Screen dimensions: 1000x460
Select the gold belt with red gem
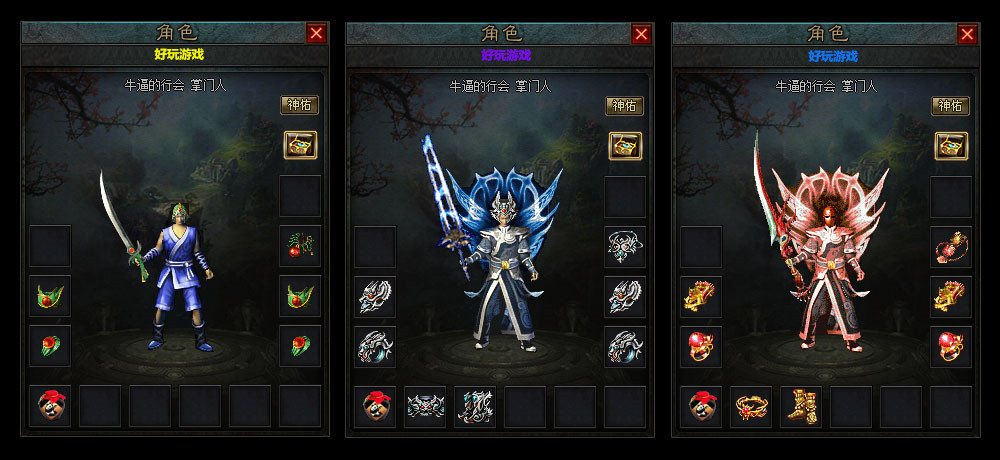[x=751, y=407]
